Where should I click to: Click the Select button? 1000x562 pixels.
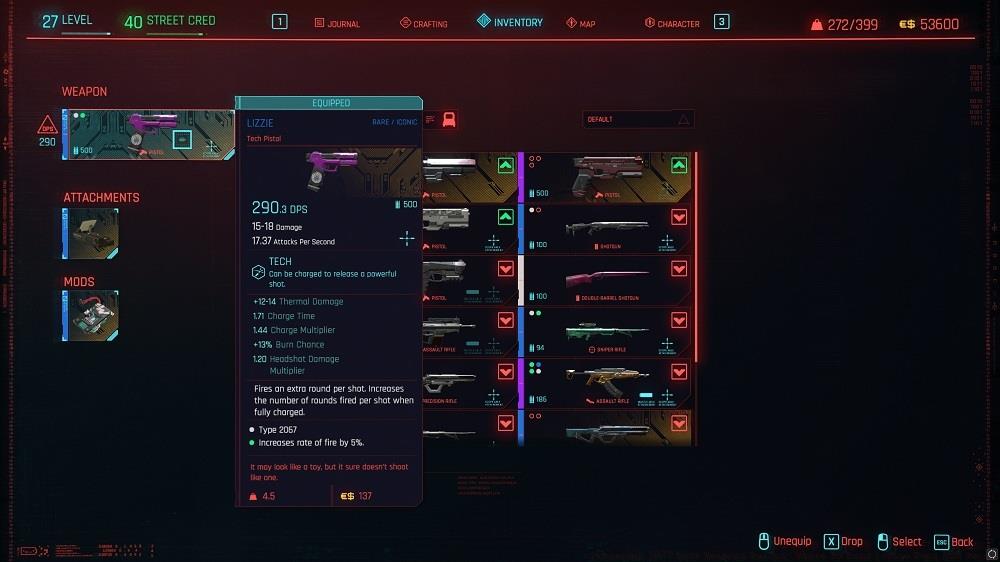(x=898, y=541)
